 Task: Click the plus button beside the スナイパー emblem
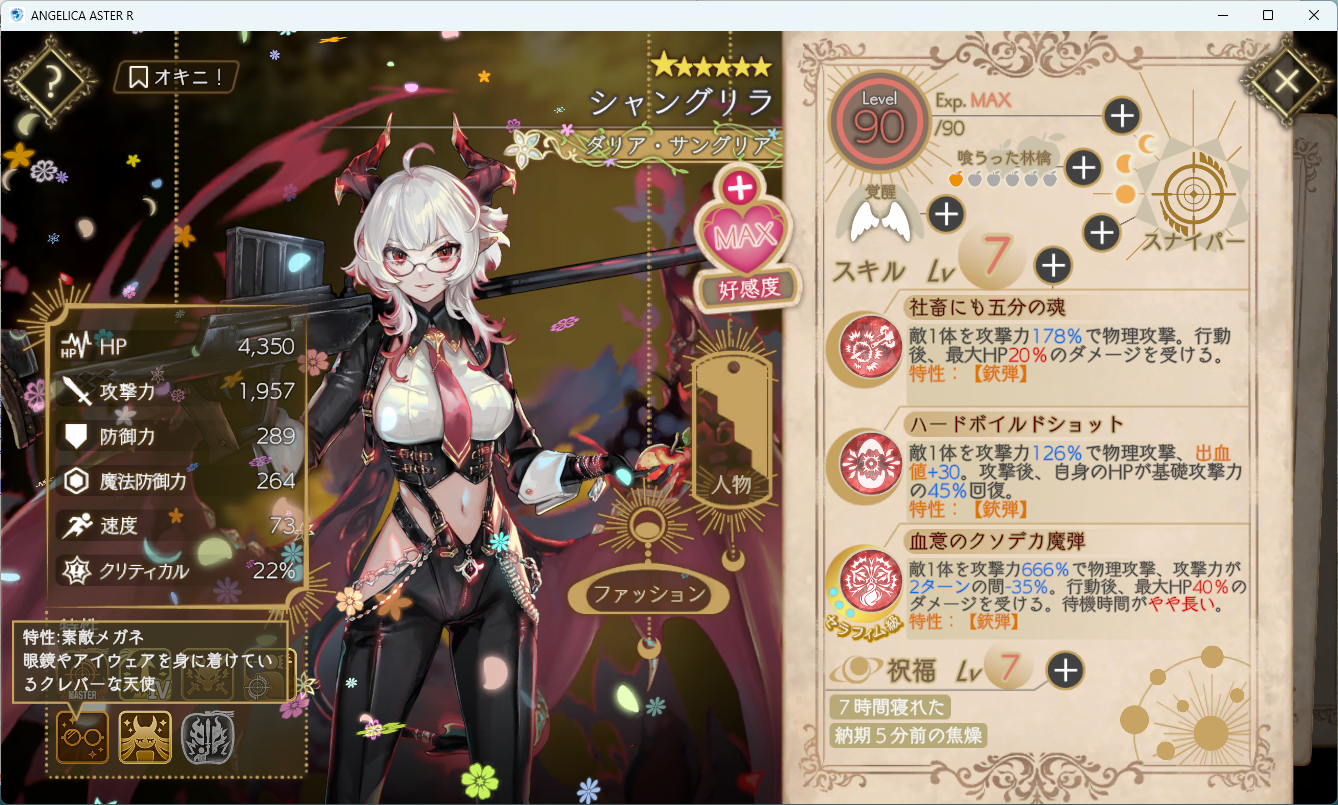1102,233
